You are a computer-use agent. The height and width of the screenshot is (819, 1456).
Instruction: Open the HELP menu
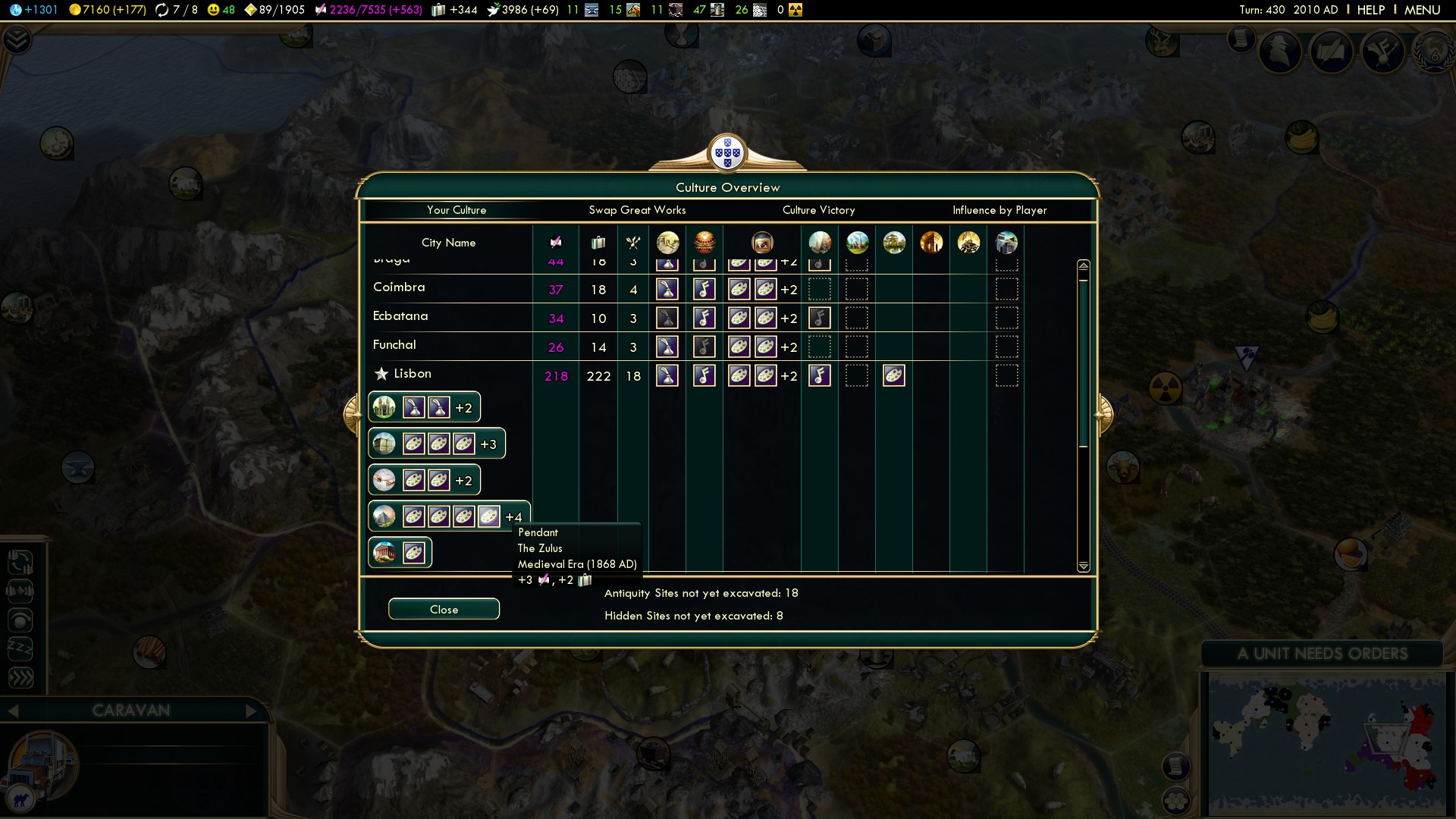tap(1370, 10)
